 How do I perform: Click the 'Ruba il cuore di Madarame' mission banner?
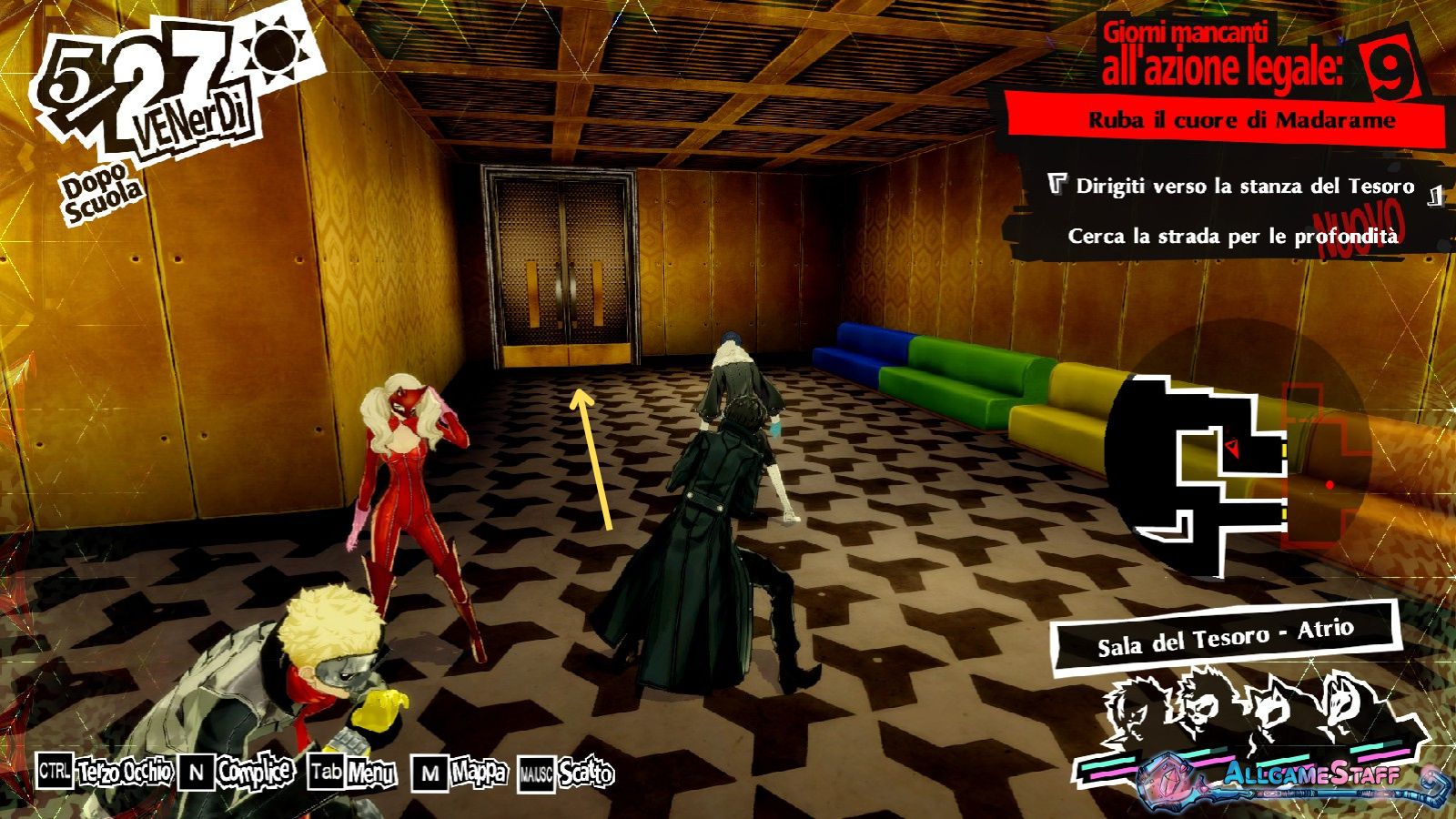tap(1241, 120)
